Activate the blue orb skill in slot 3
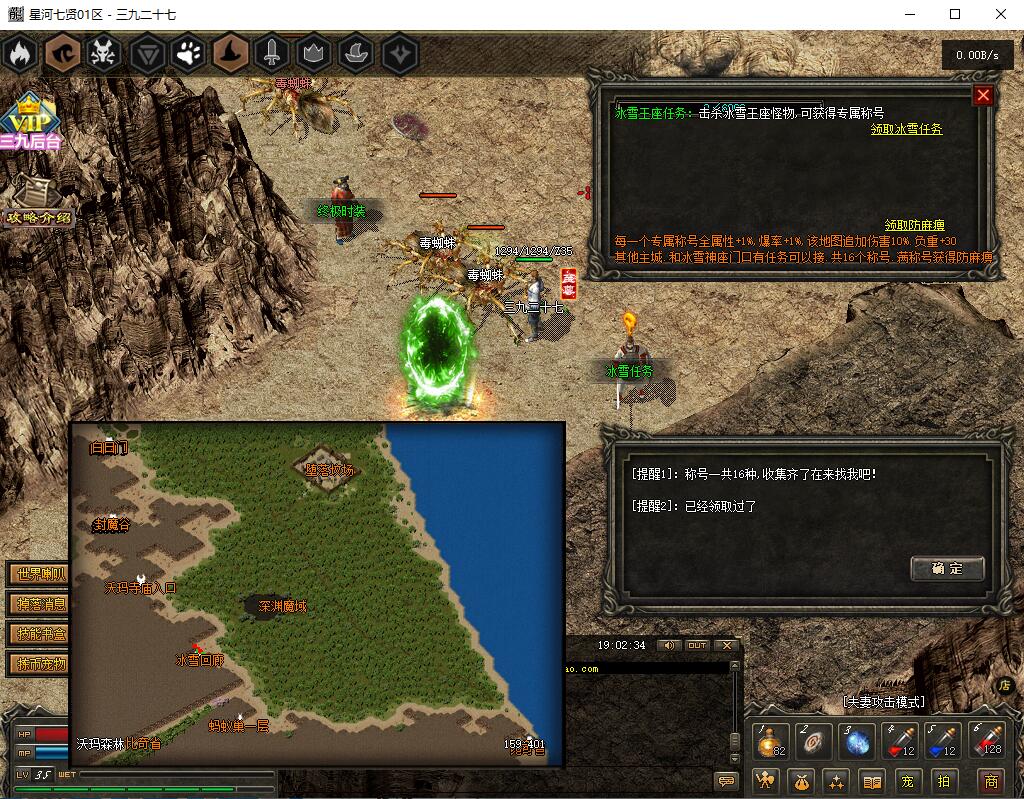The image size is (1024, 799). [859, 742]
